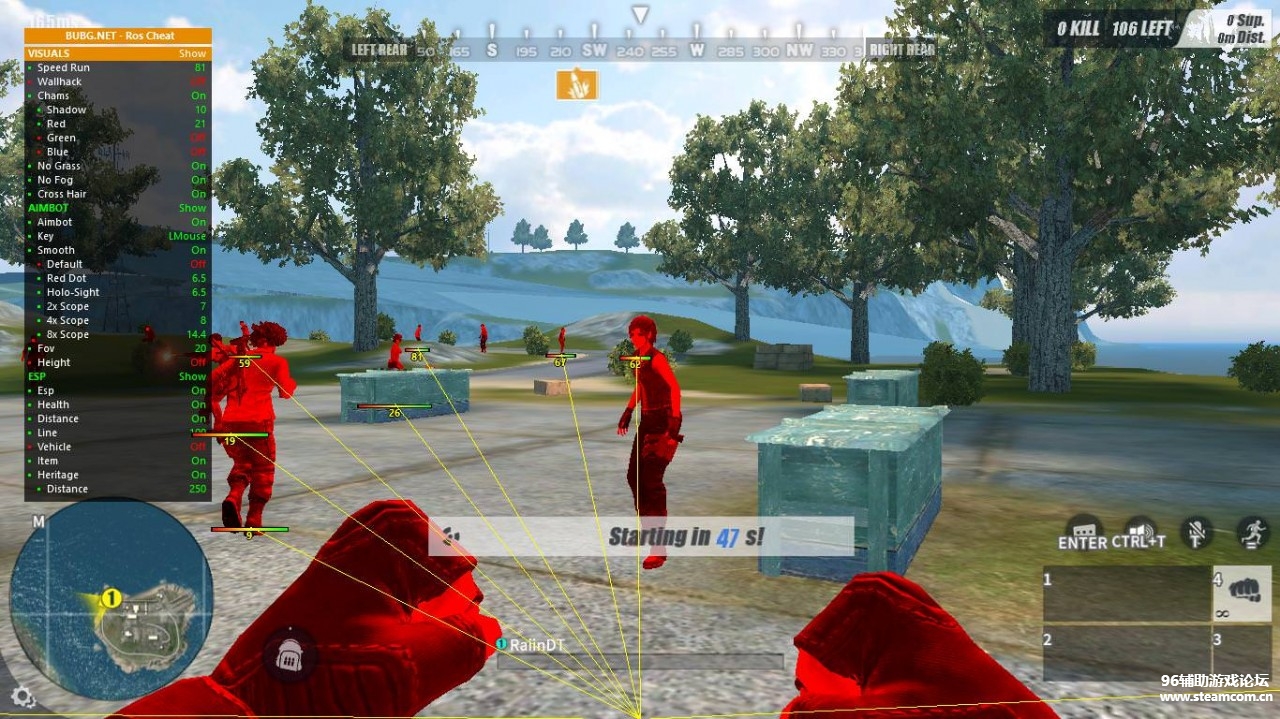
Task: Toggle the No Fog option
Action: 117,180
